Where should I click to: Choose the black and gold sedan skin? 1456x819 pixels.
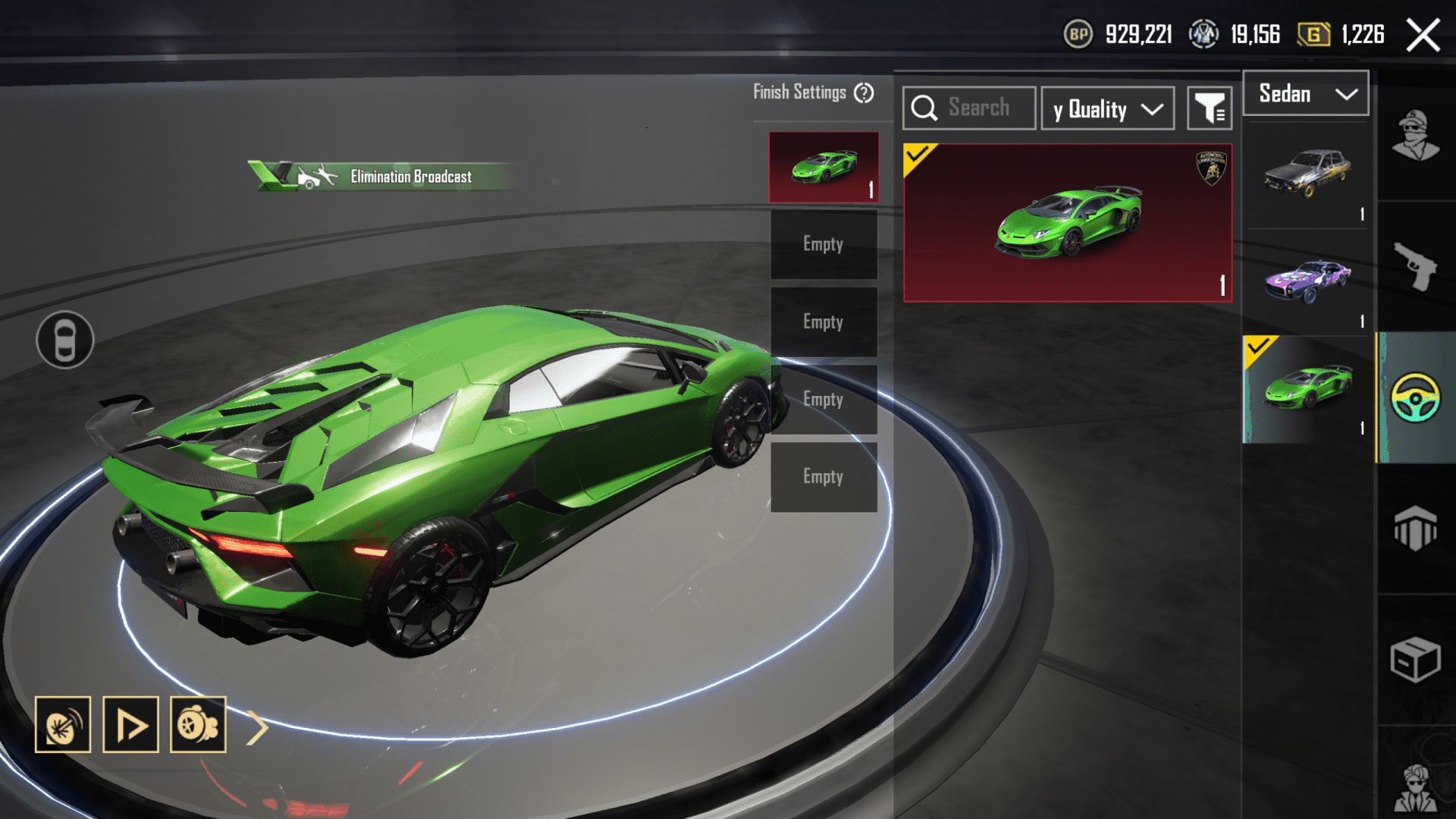coord(1307,174)
